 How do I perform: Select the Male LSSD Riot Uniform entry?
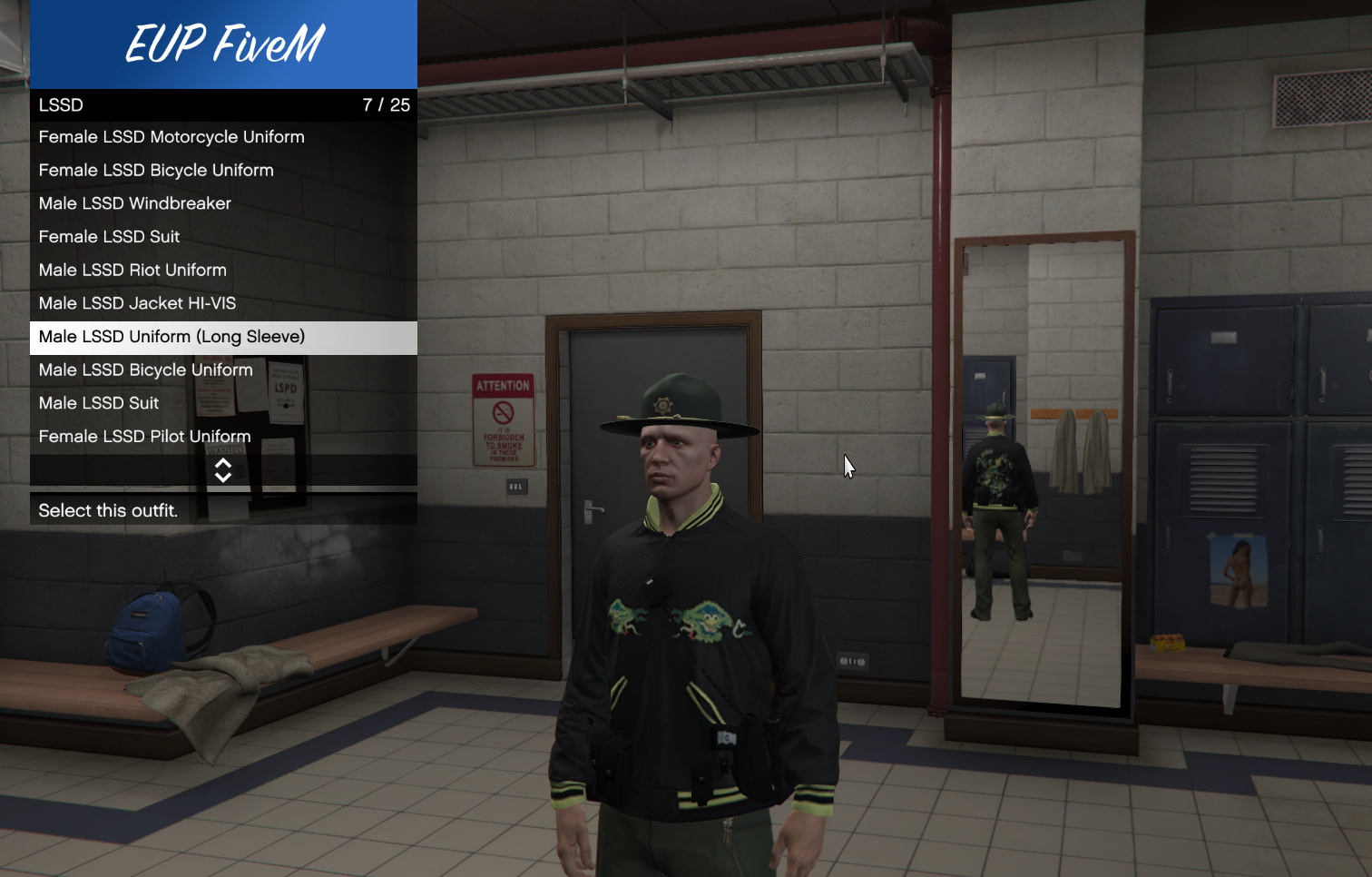coord(132,270)
